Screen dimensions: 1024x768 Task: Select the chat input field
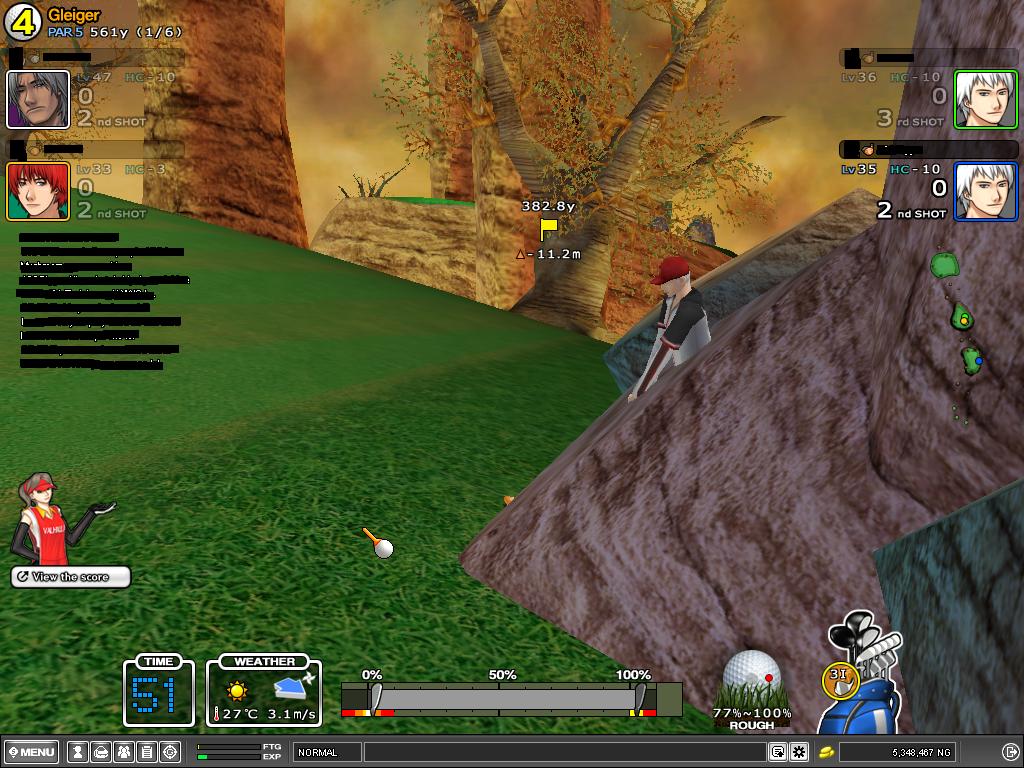[565, 752]
